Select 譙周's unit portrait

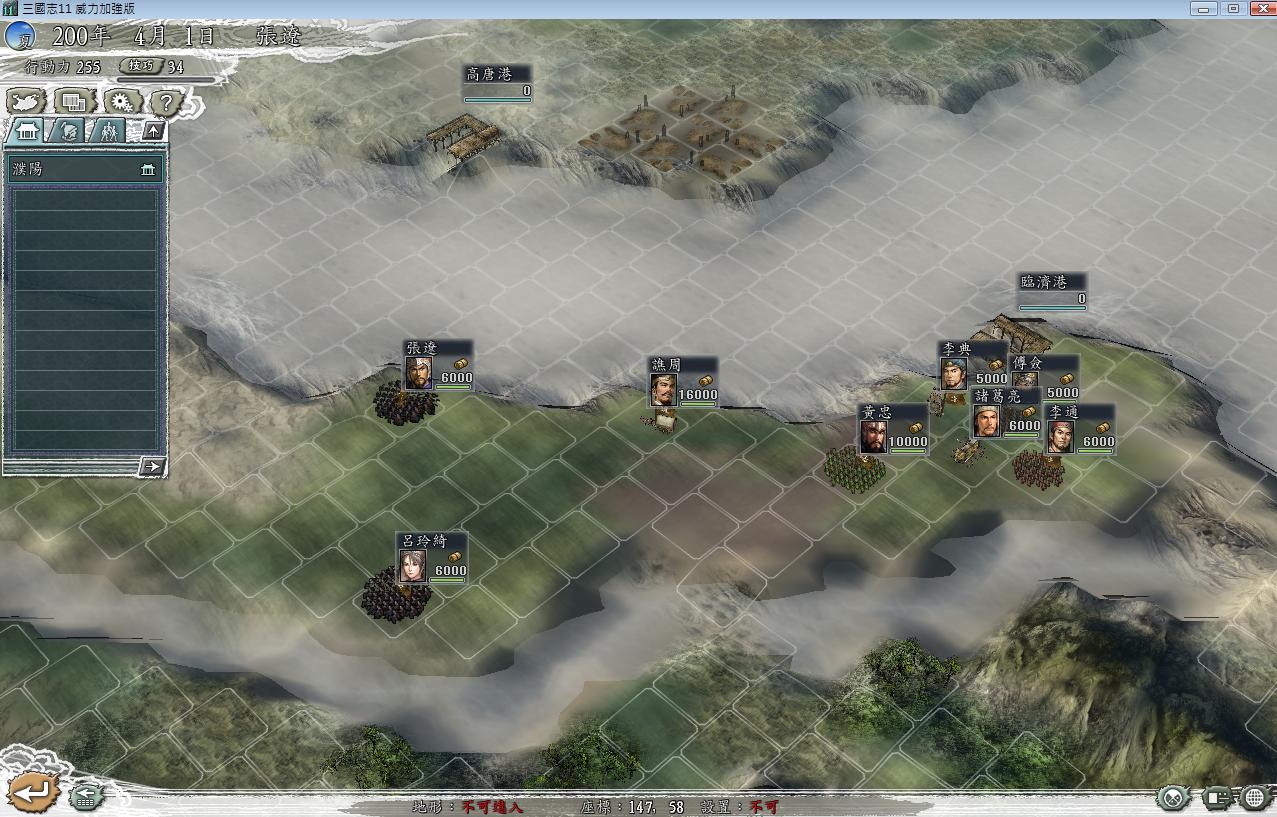662,389
